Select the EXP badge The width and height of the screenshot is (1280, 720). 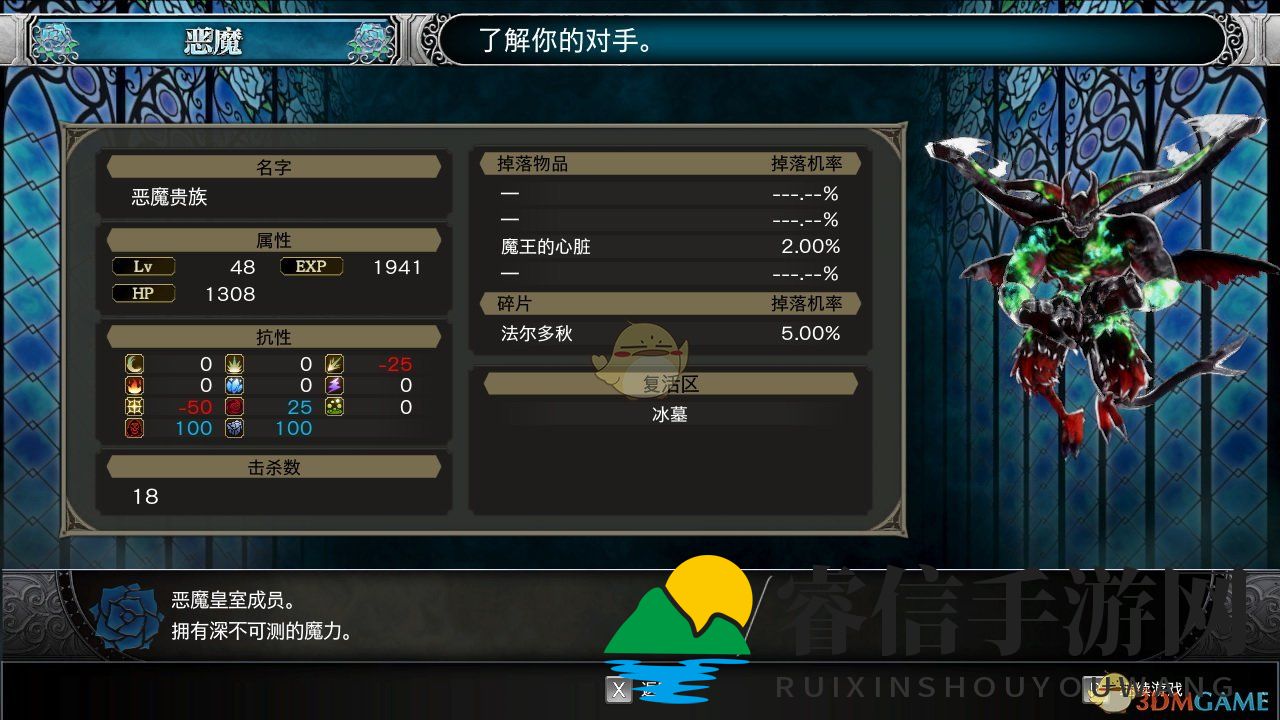pyautogui.click(x=311, y=266)
